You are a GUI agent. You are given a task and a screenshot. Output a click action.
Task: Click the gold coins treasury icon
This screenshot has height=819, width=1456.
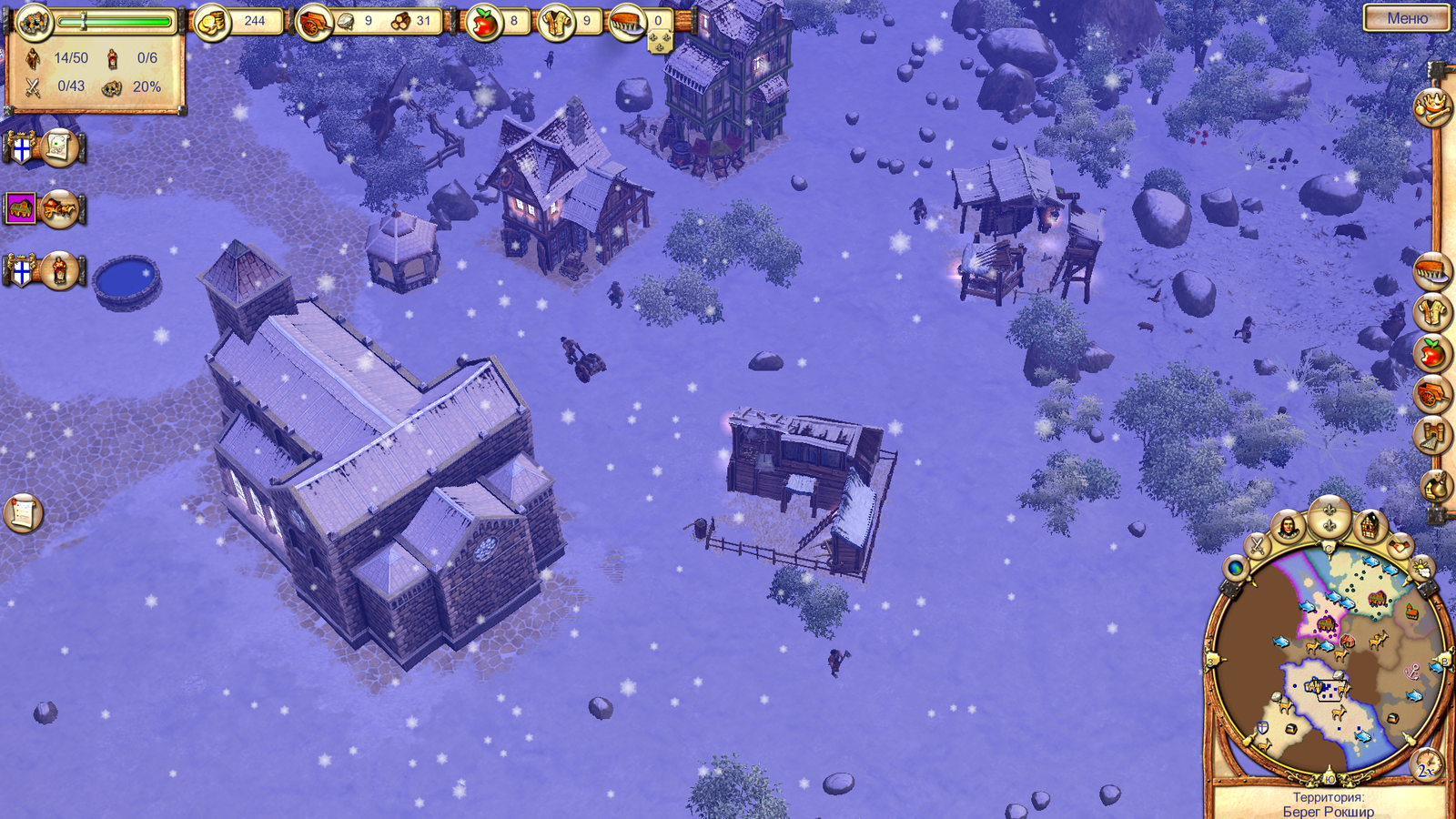pos(213,22)
